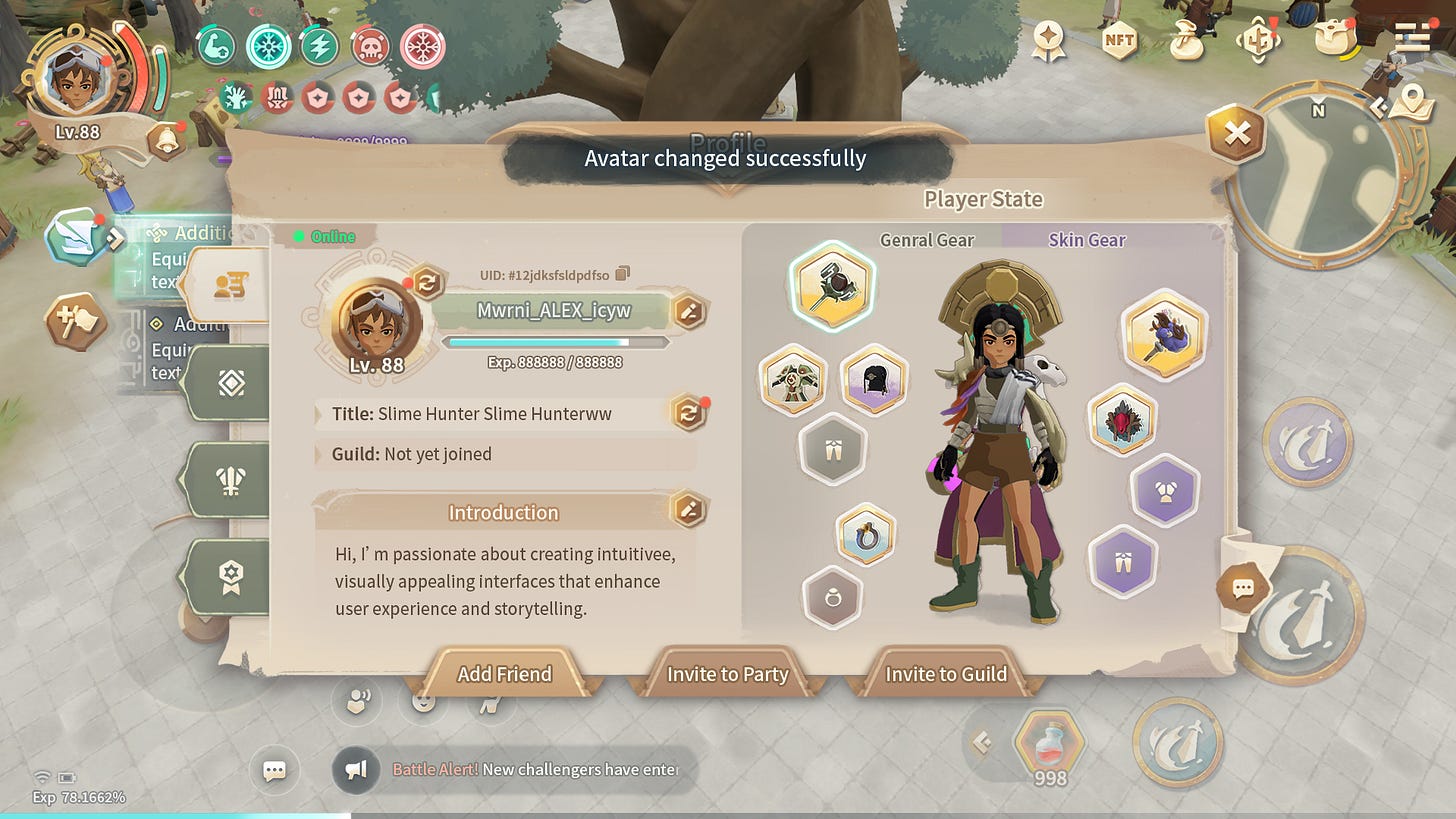1456x819 pixels.
Task: Close the Profile window
Action: (1237, 134)
